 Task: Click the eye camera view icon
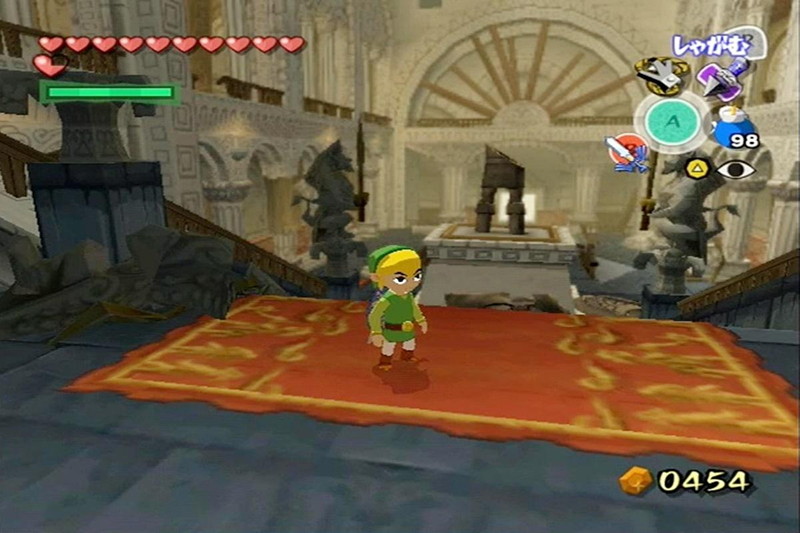point(736,169)
